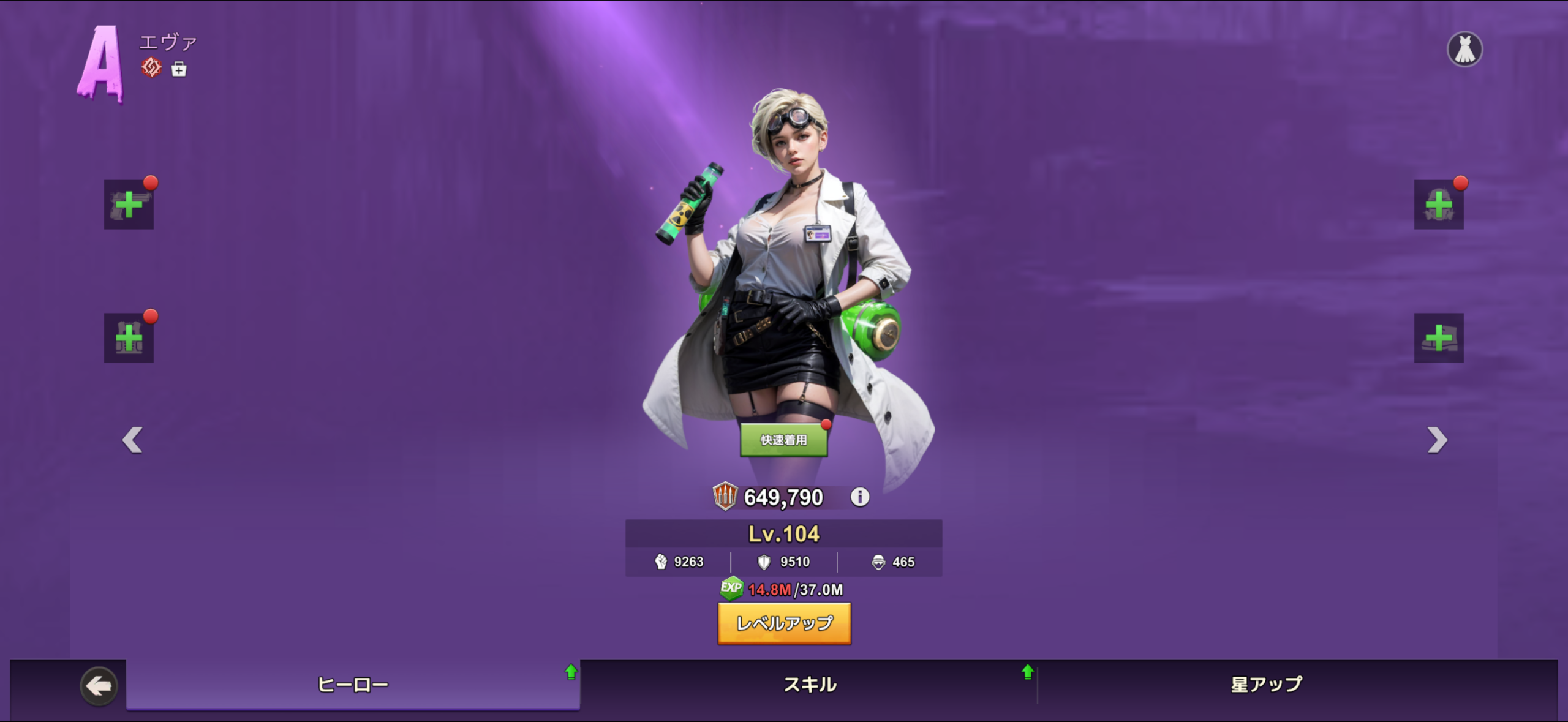
Task: Open the dress costume icon
Action: pyautogui.click(x=1464, y=49)
